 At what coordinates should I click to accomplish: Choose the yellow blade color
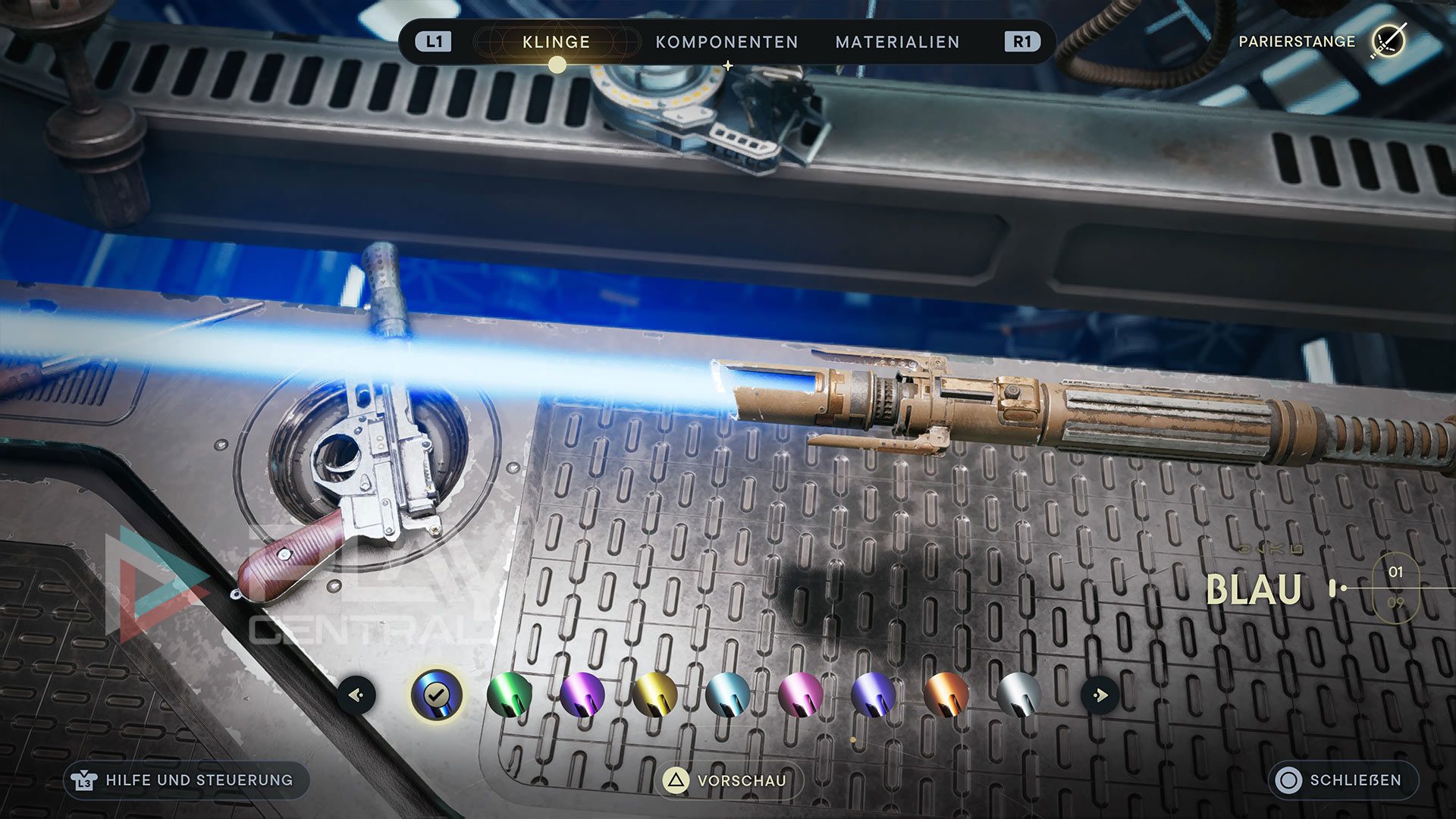pos(654,694)
